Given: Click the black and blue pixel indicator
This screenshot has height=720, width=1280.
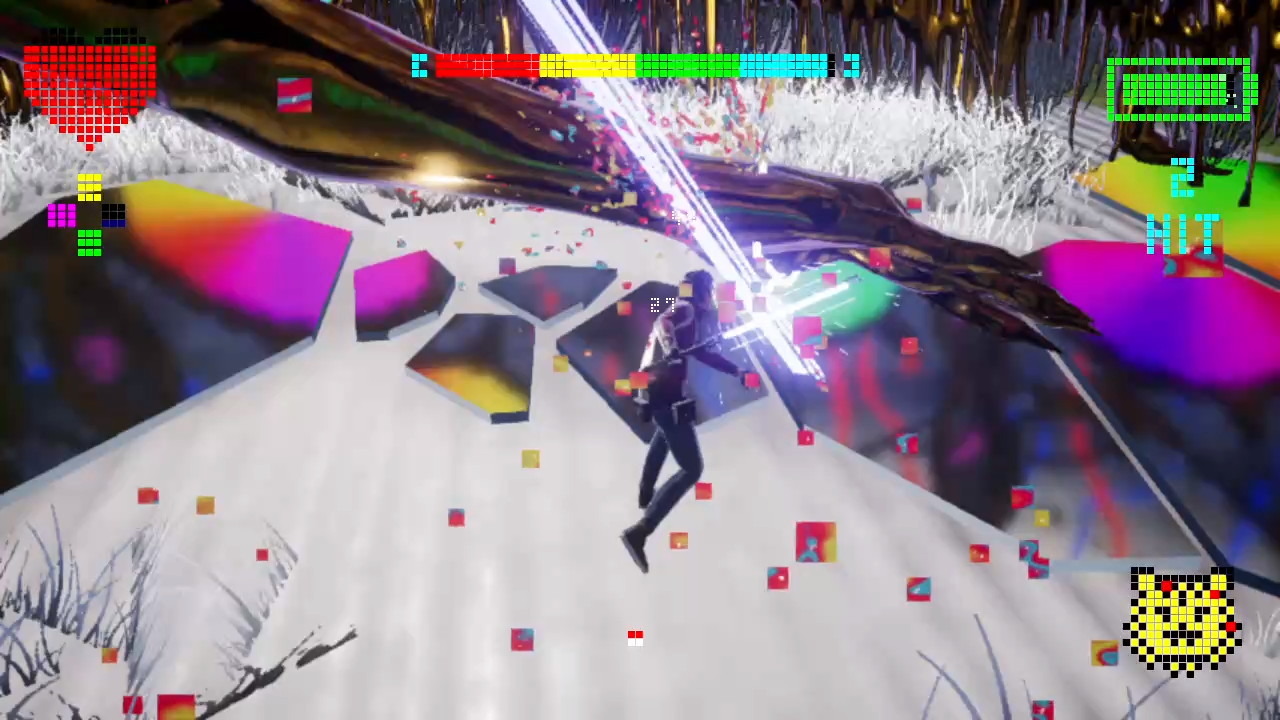Looking at the screenshot, I should tap(116, 213).
